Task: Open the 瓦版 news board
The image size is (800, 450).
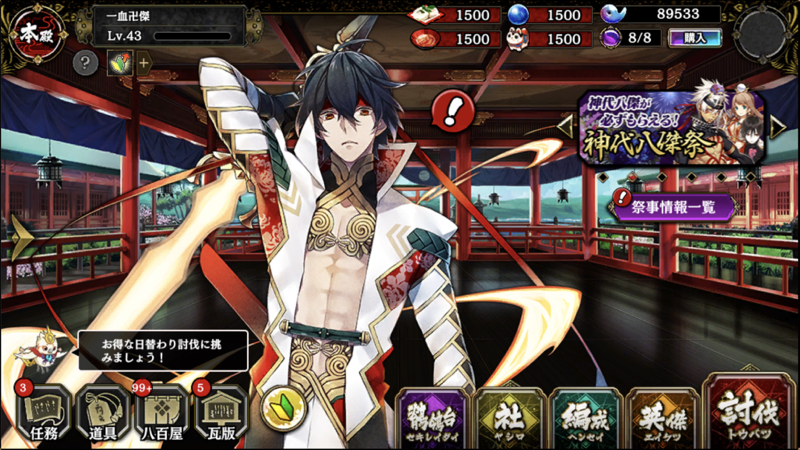Action: 222,412
